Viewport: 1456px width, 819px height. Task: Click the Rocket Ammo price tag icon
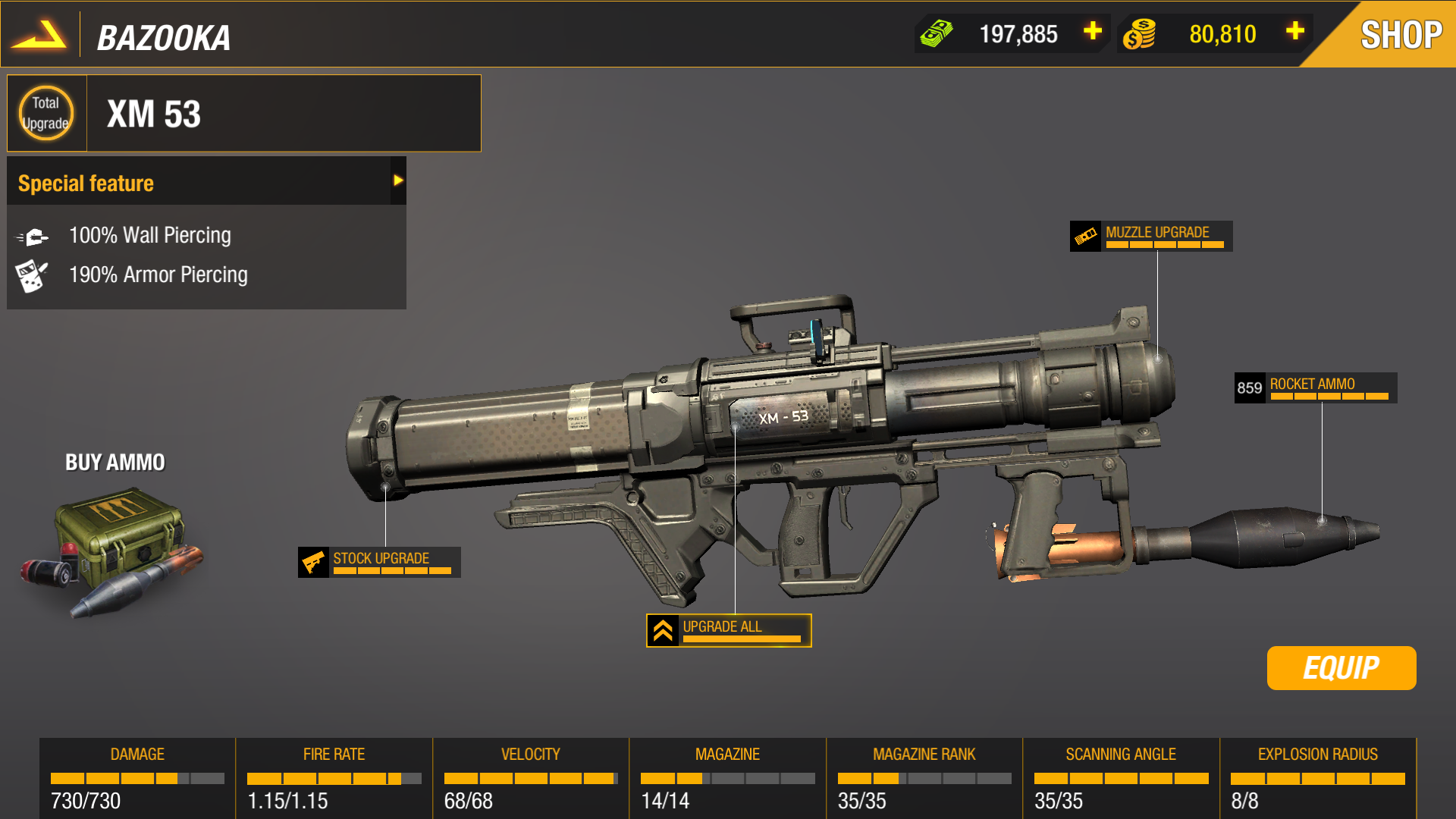1249,388
